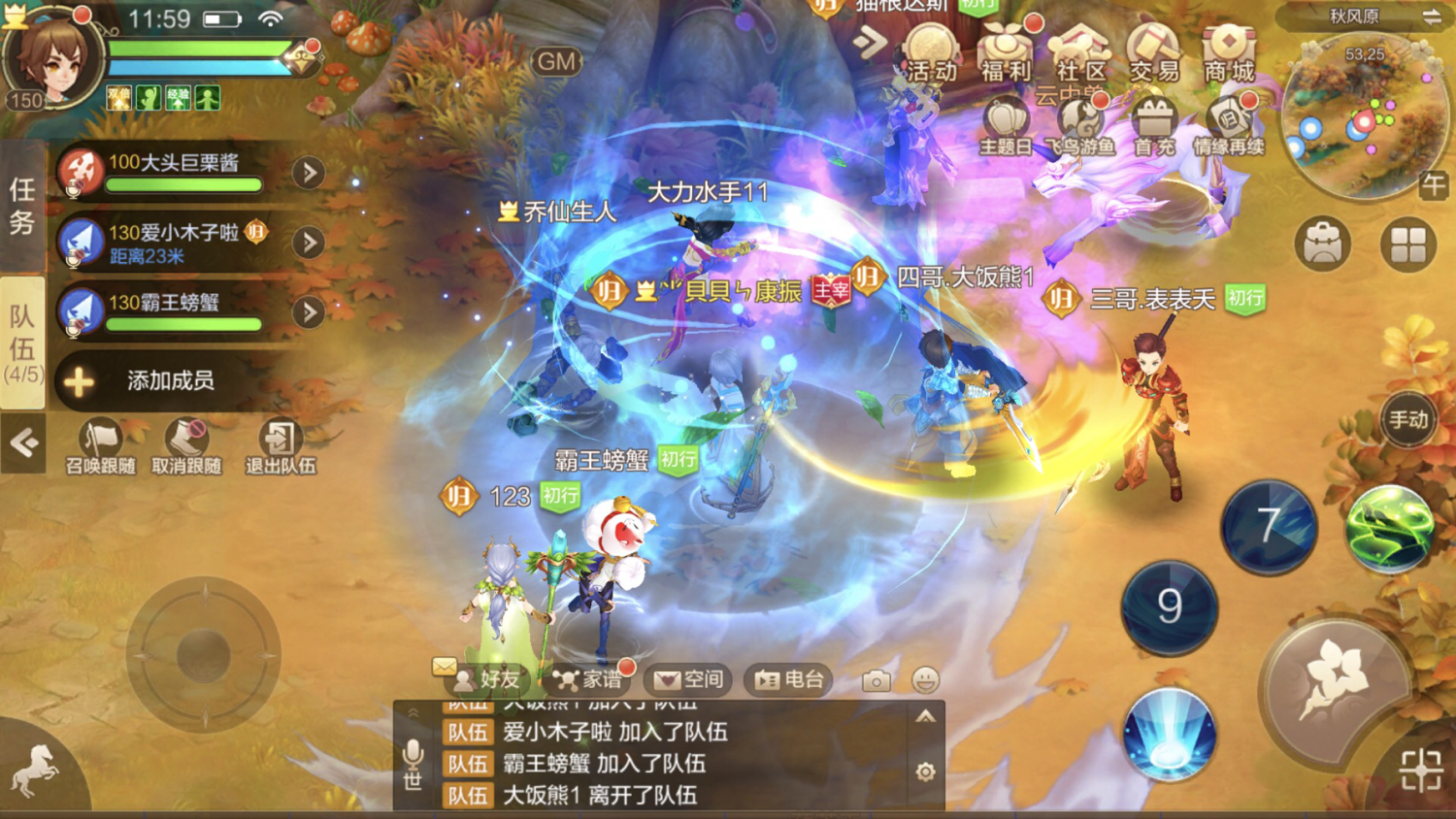This screenshot has height=819, width=1456.
Task: Select team member 100大头巨栗酱
Action: tap(175, 172)
